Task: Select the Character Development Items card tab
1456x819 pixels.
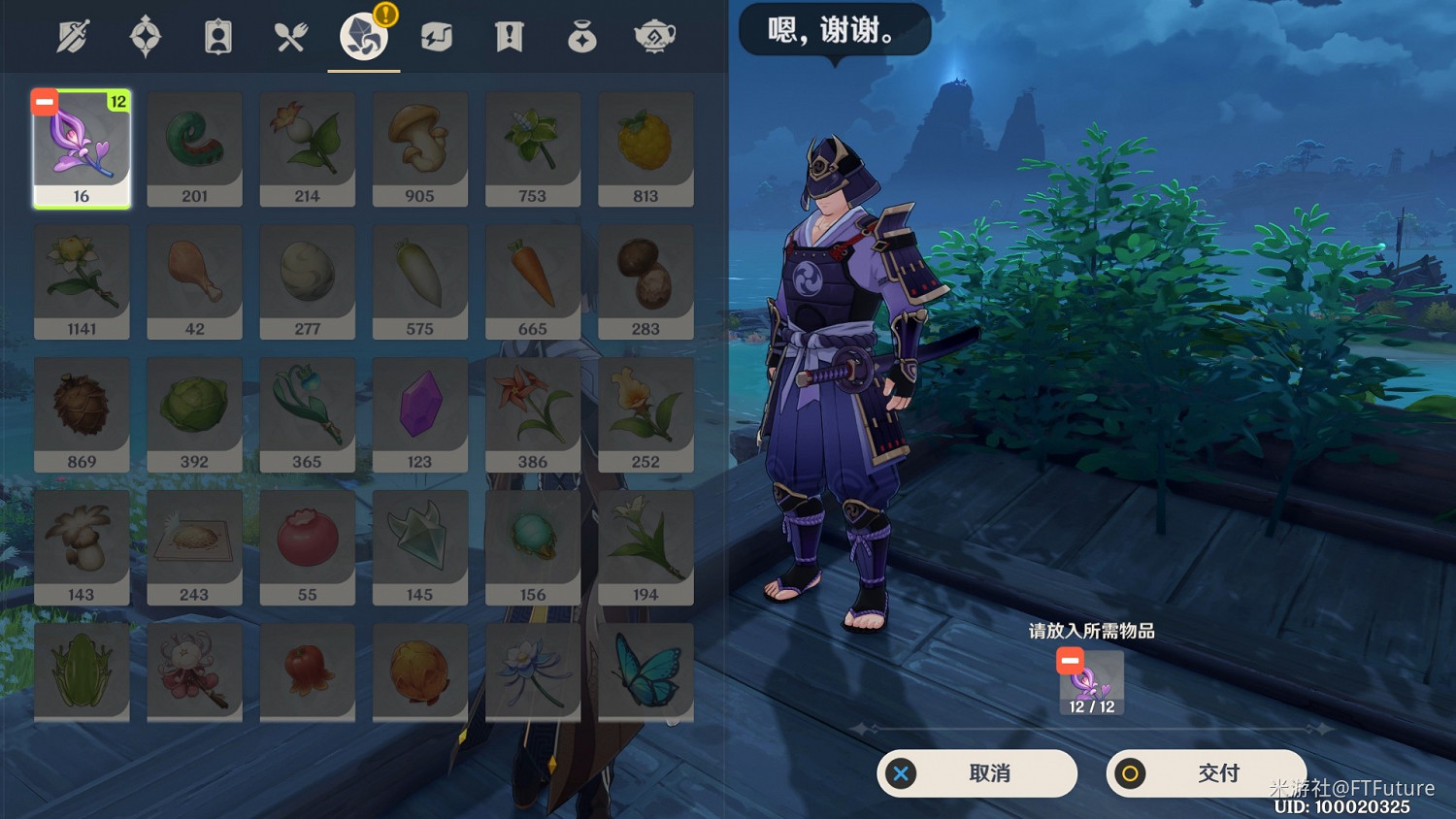Action: [218, 36]
